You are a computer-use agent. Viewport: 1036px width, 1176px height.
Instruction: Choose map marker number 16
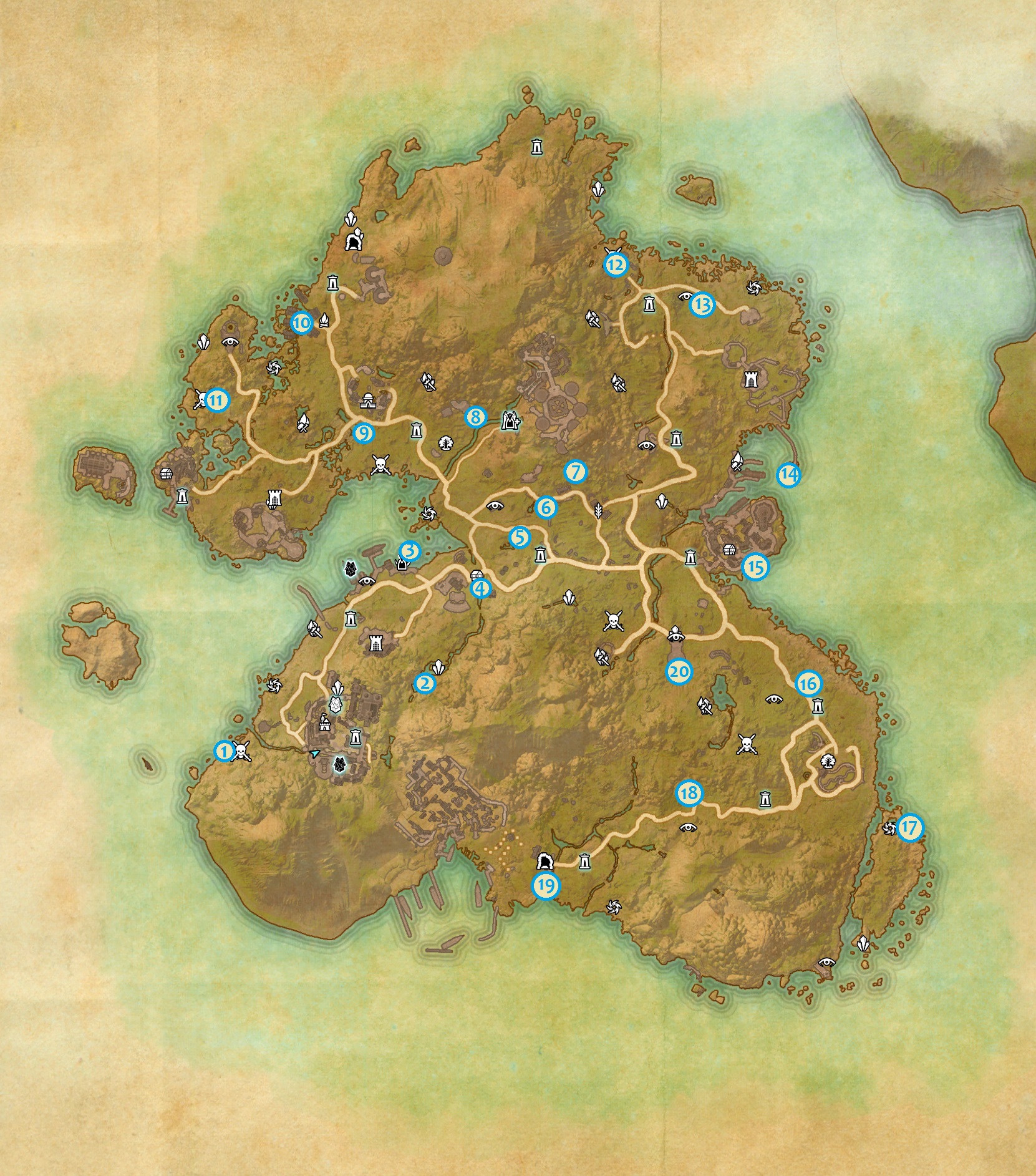coord(808,684)
